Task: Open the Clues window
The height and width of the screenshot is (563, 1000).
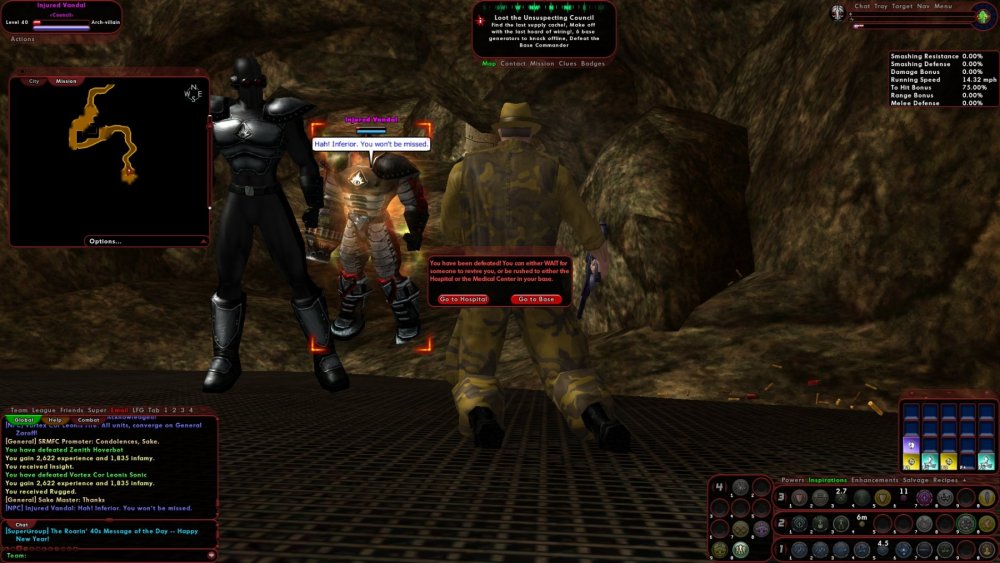Action: click(x=567, y=63)
